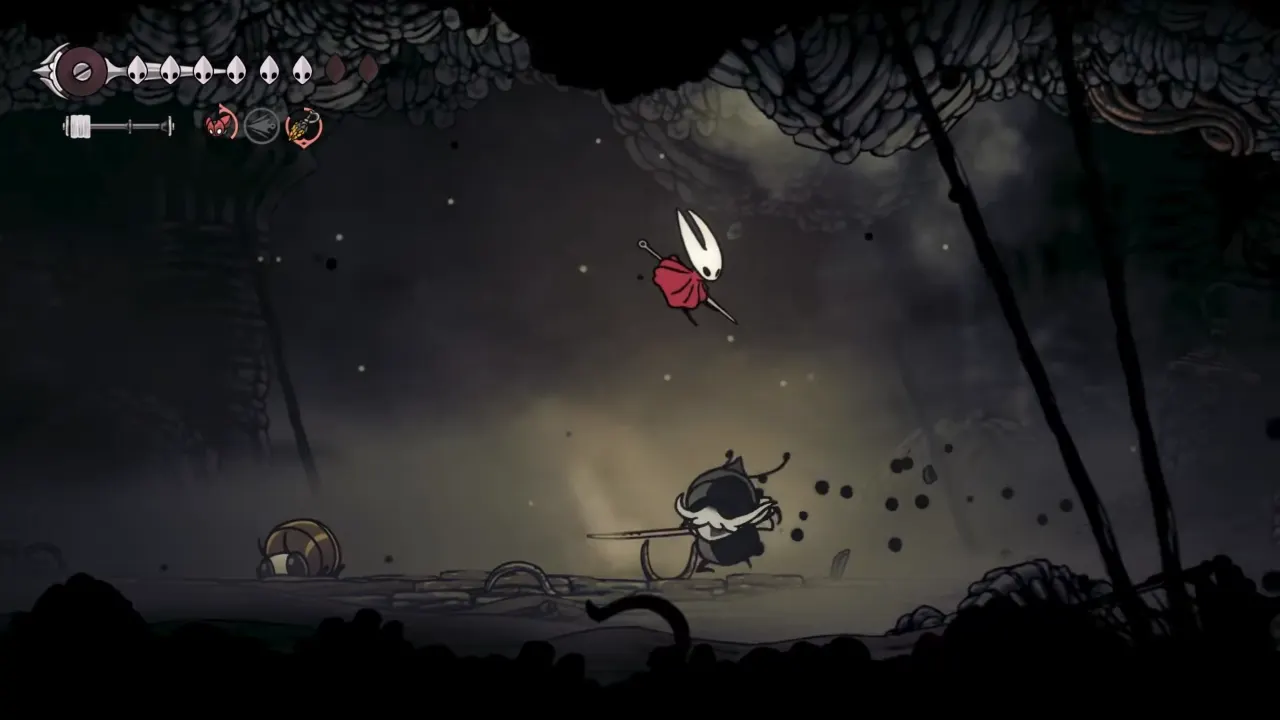Select the red masked-bug tool icon

tap(220, 126)
